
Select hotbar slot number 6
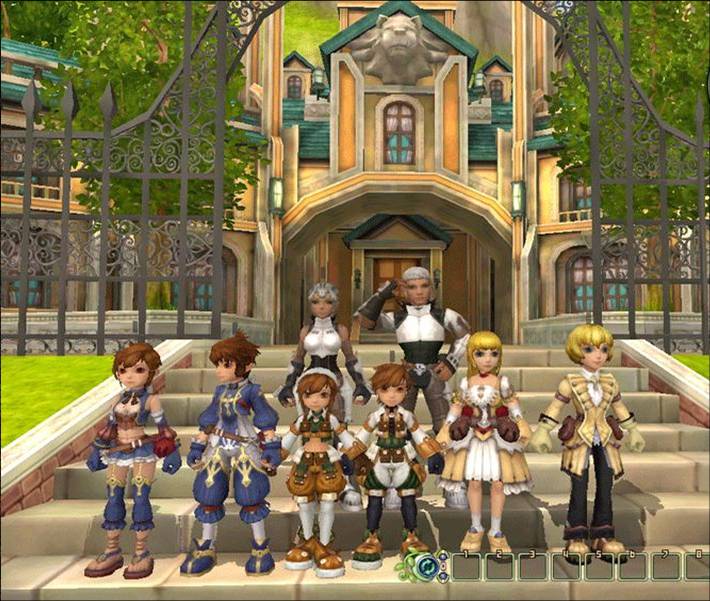point(632,567)
